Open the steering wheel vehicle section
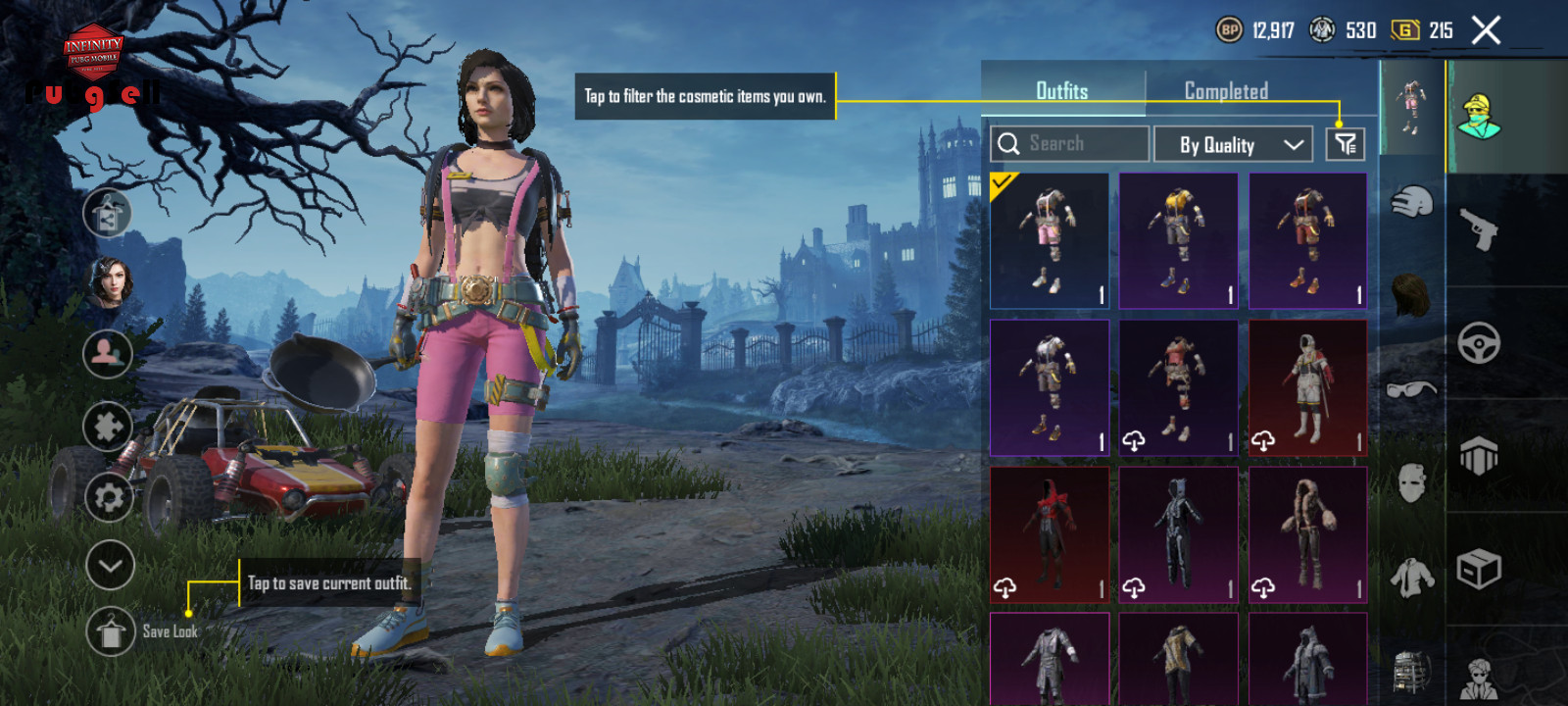This screenshot has height=706, width=1568. pyautogui.click(x=1479, y=343)
